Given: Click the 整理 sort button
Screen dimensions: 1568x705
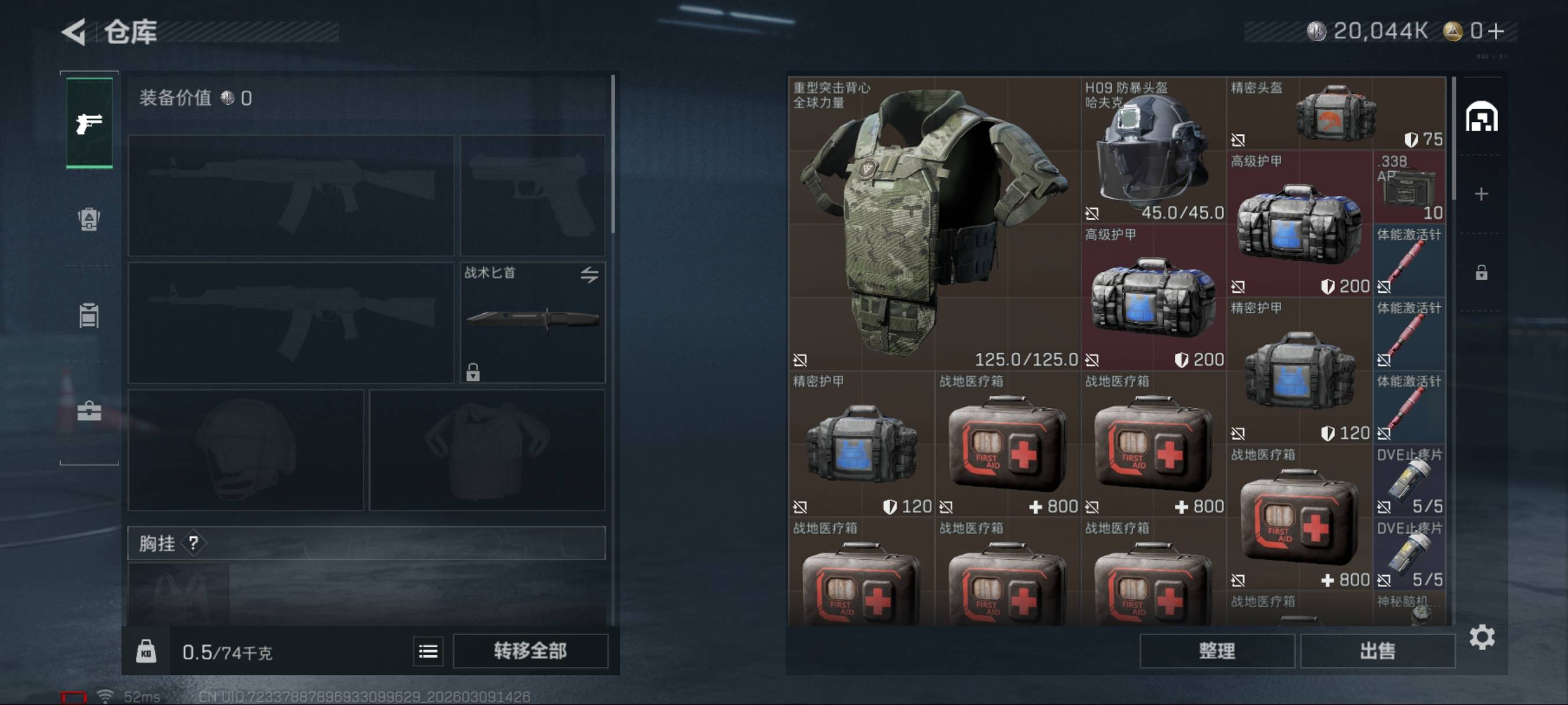Looking at the screenshot, I should [1216, 651].
